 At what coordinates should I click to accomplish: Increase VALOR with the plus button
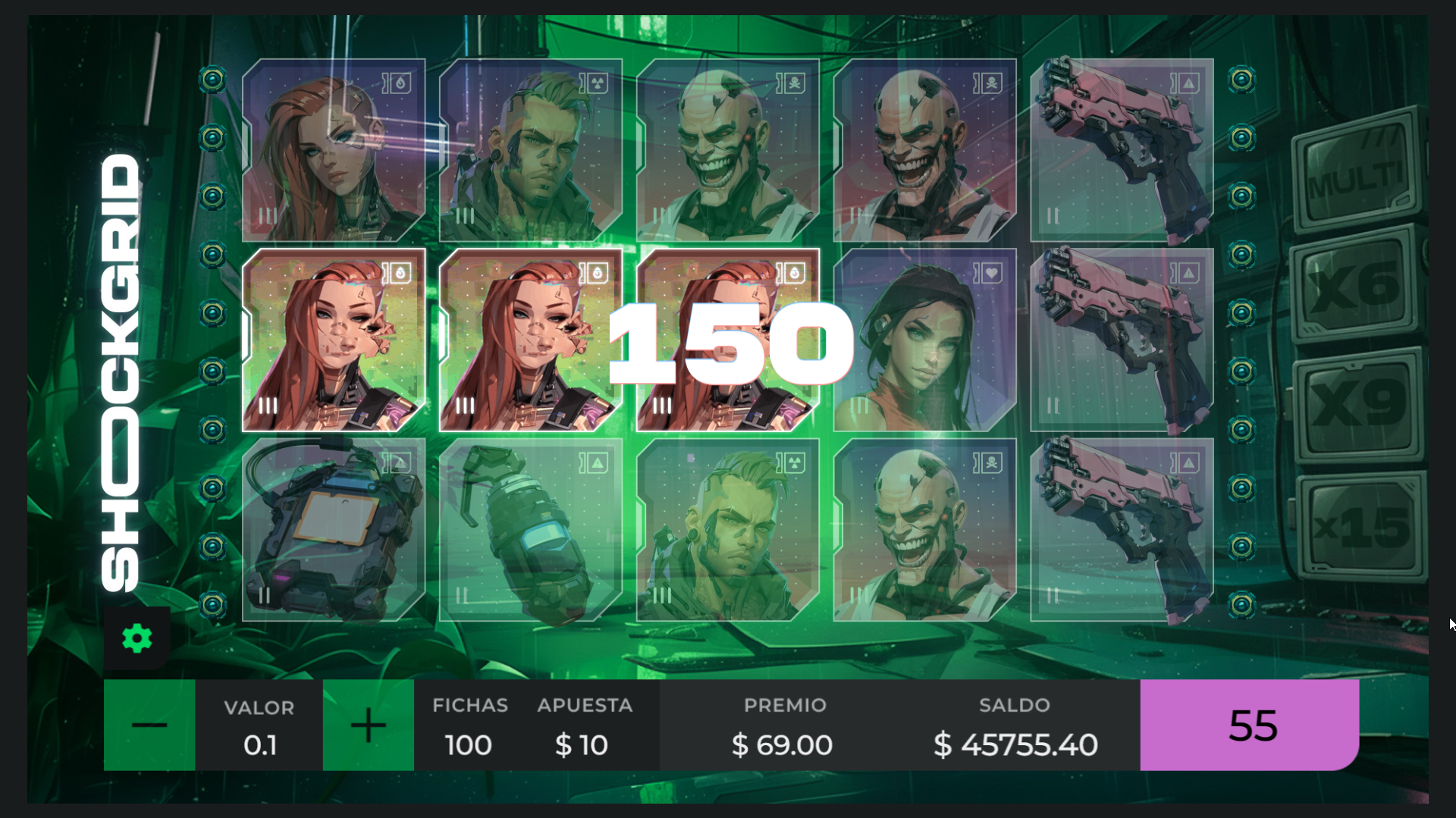click(368, 725)
